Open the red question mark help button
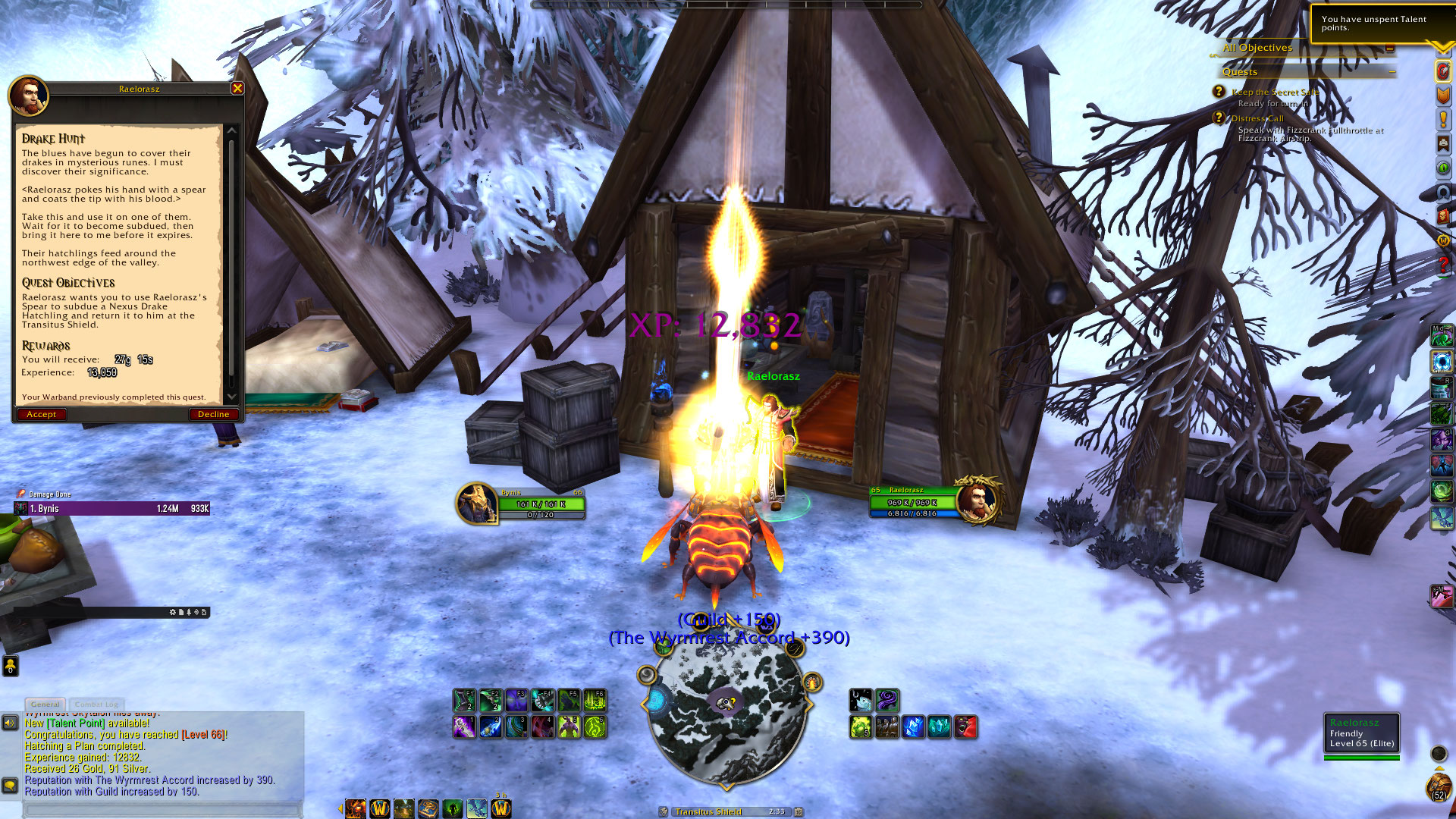Screen dimensions: 1456x819 click(x=1443, y=265)
